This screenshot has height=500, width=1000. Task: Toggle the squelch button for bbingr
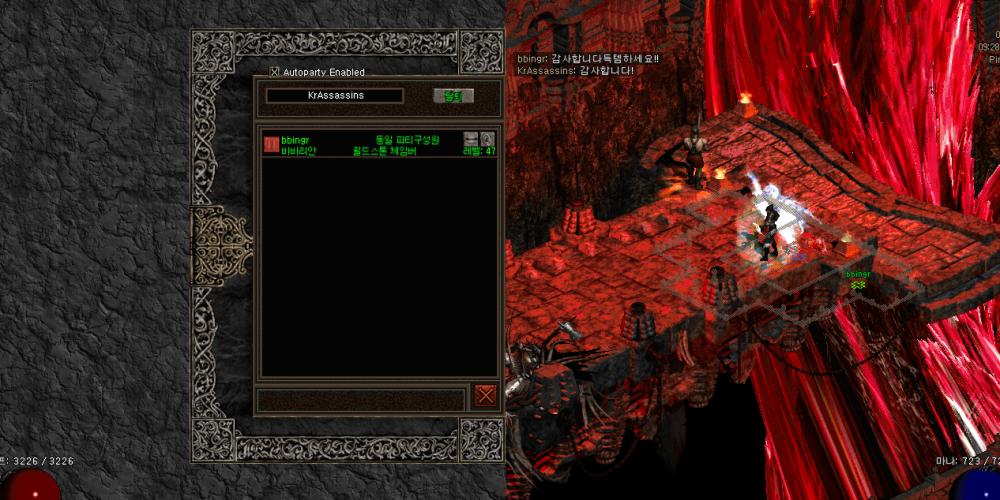(471, 139)
